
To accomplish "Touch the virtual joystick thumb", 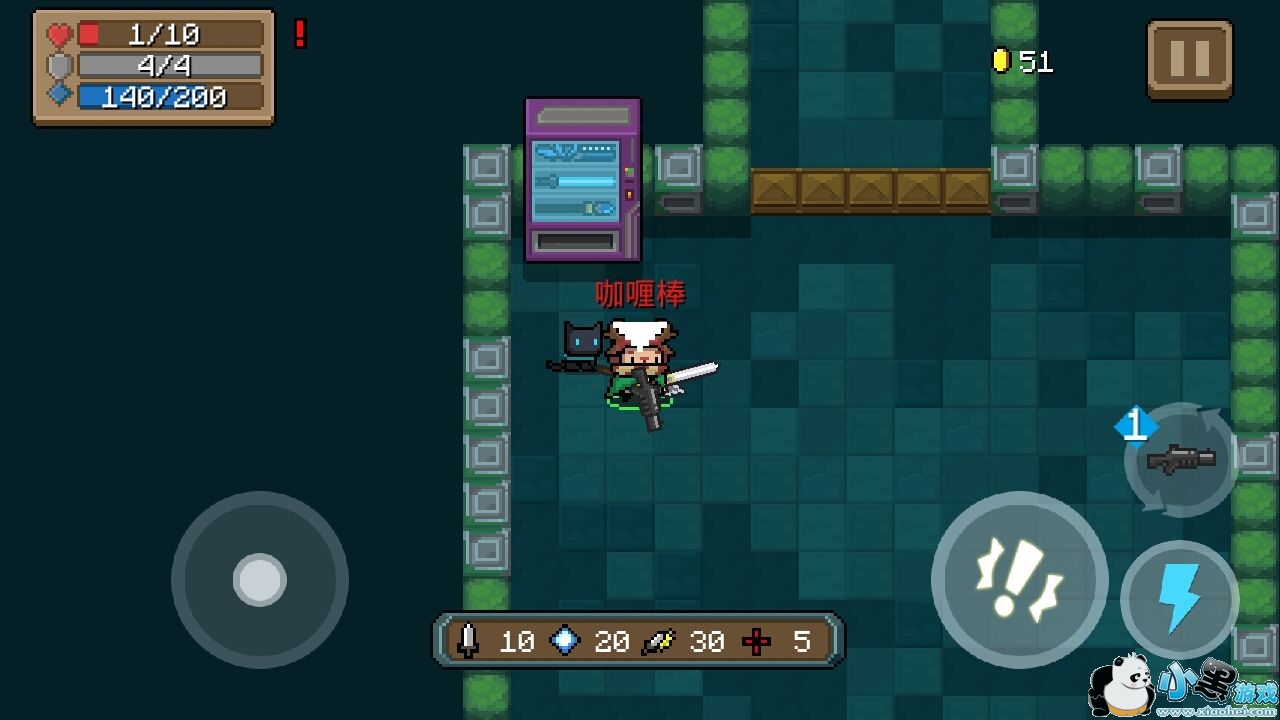I will (260, 579).
